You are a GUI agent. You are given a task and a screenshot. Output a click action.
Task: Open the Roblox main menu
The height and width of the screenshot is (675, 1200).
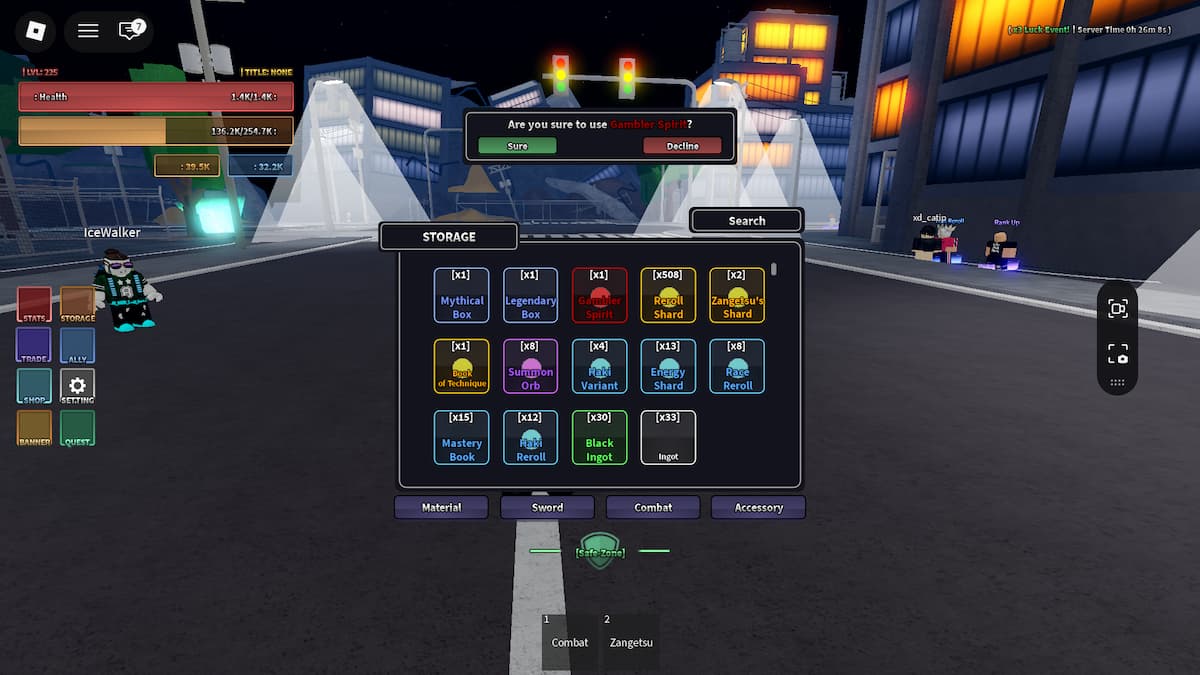(x=35, y=30)
